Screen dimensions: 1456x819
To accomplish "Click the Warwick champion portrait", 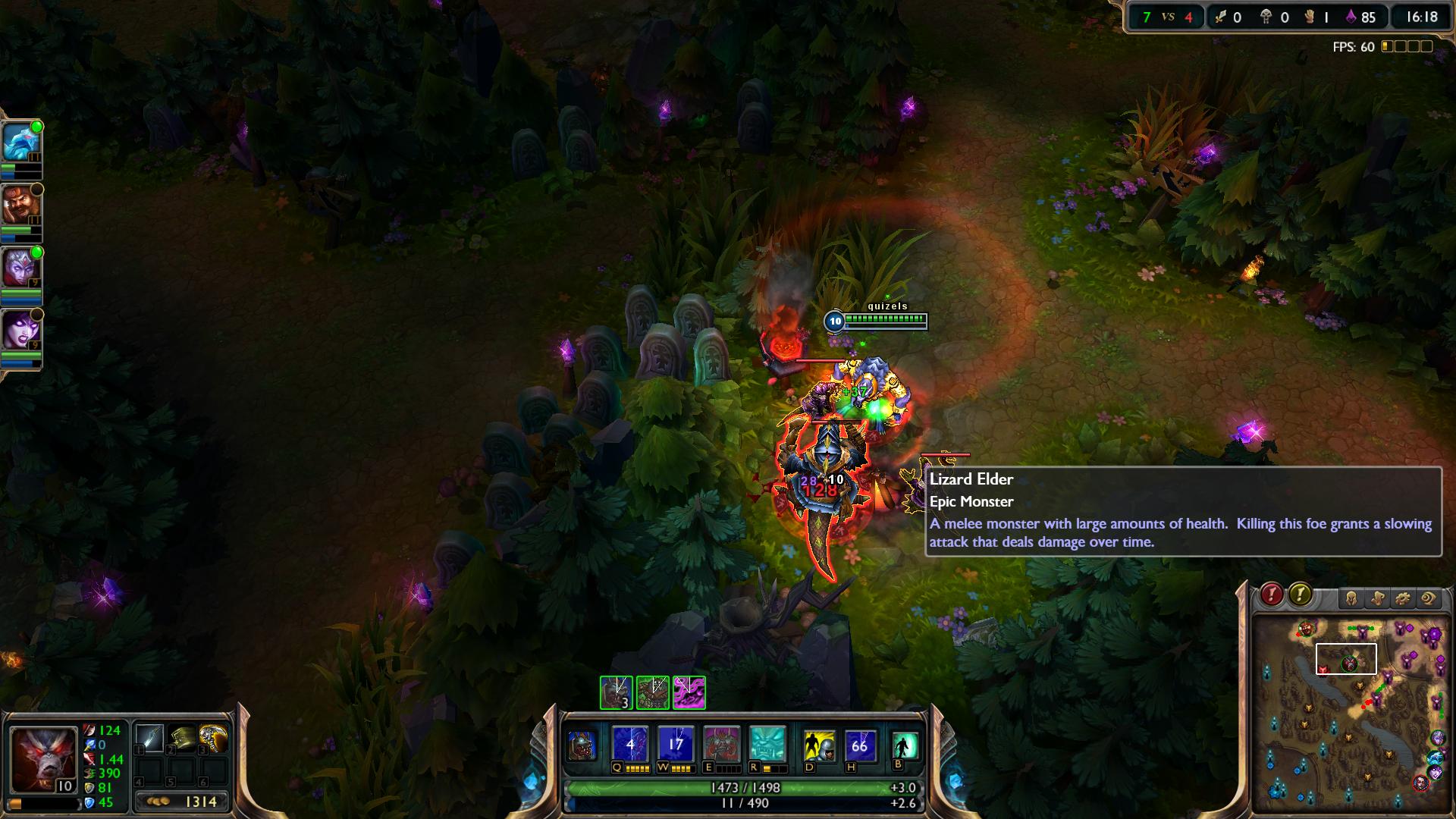I will click(x=42, y=759).
